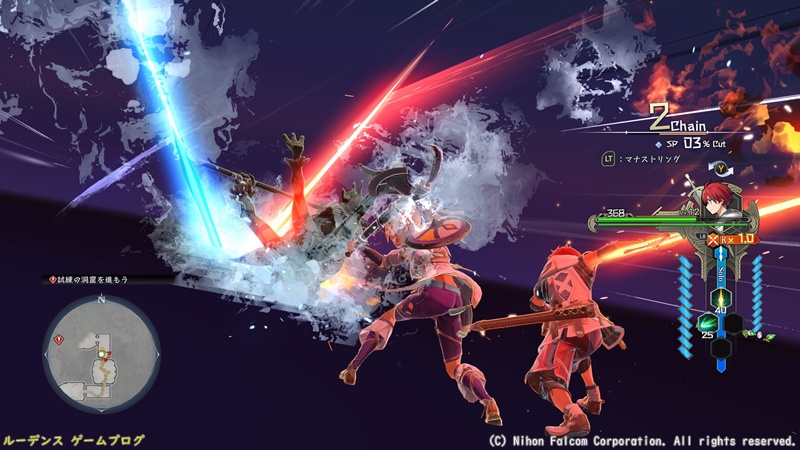The height and width of the screenshot is (450, 800).
Task: Click the red quest marker on minimap
Action: [x=59, y=339]
